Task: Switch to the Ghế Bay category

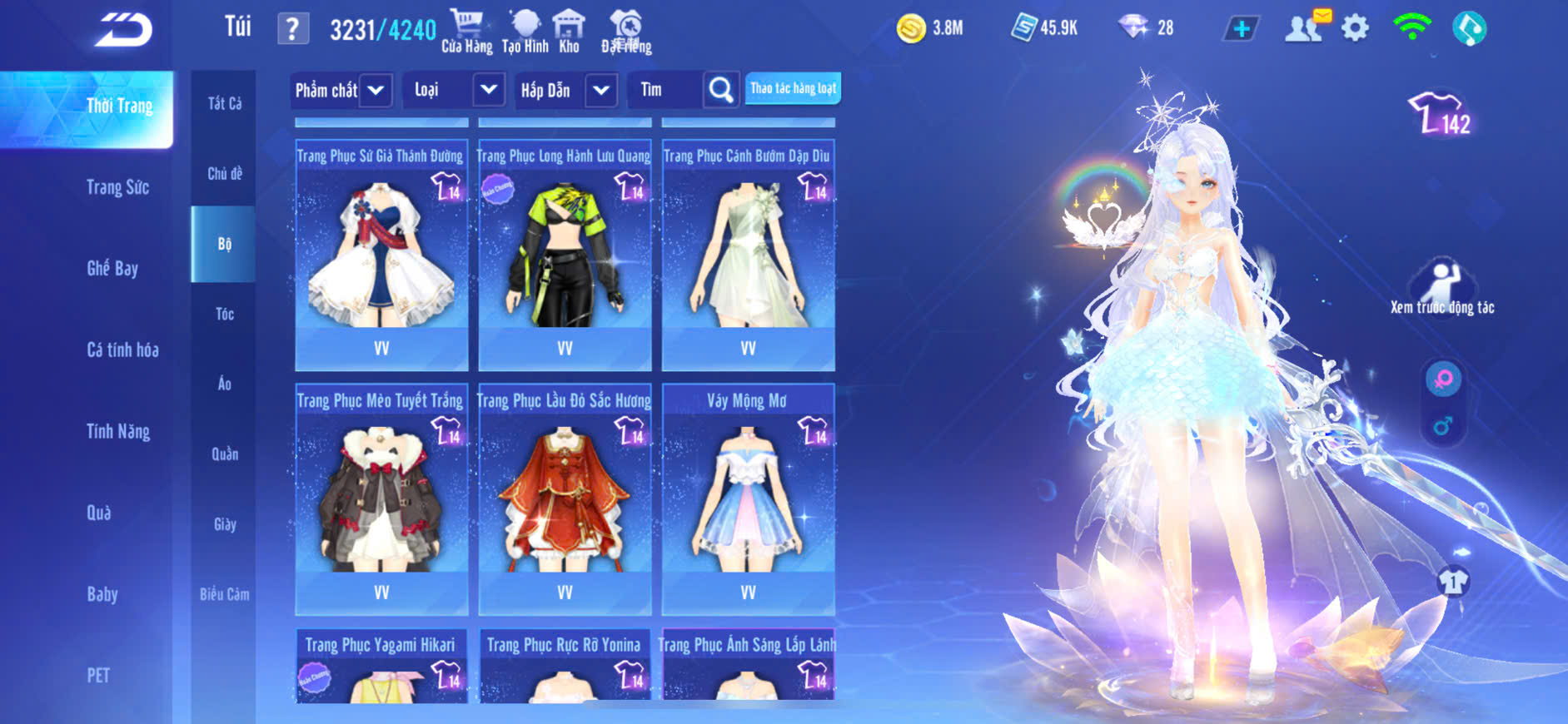Action: [112, 268]
